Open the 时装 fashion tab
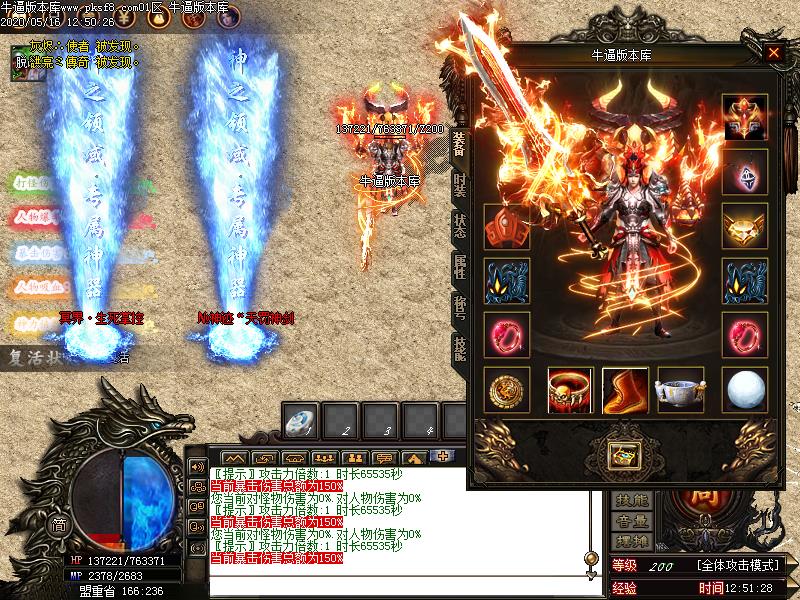Viewport: 800px width, 600px height. 459,185
